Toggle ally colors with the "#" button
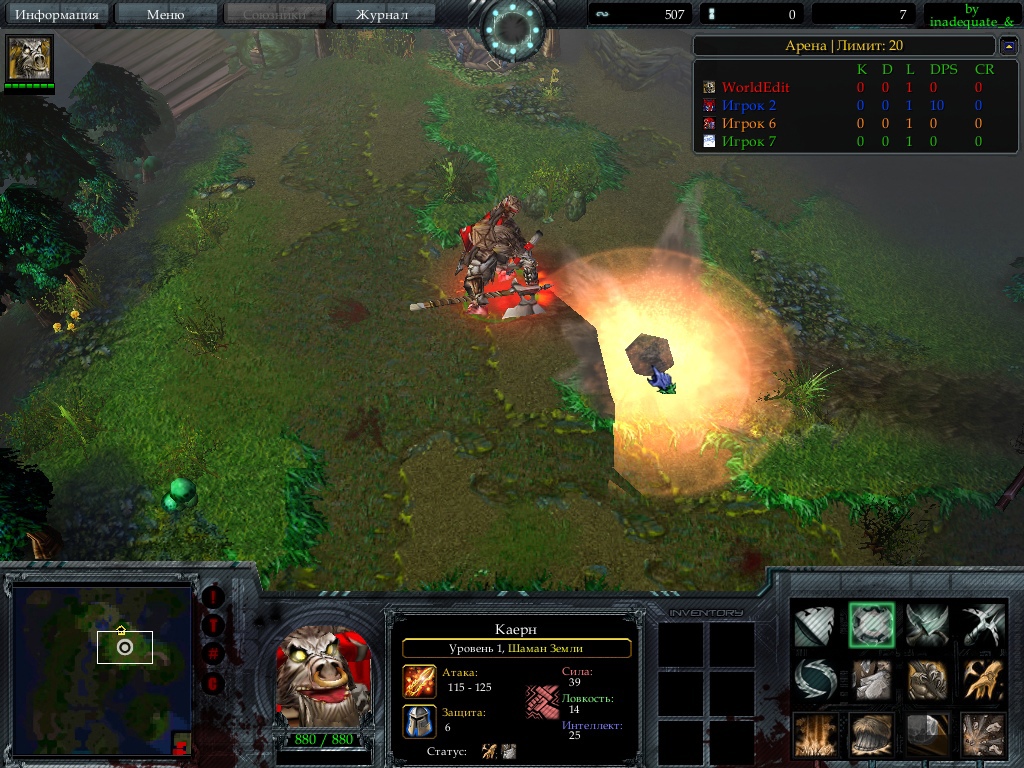The height and width of the screenshot is (768, 1024). [213, 654]
